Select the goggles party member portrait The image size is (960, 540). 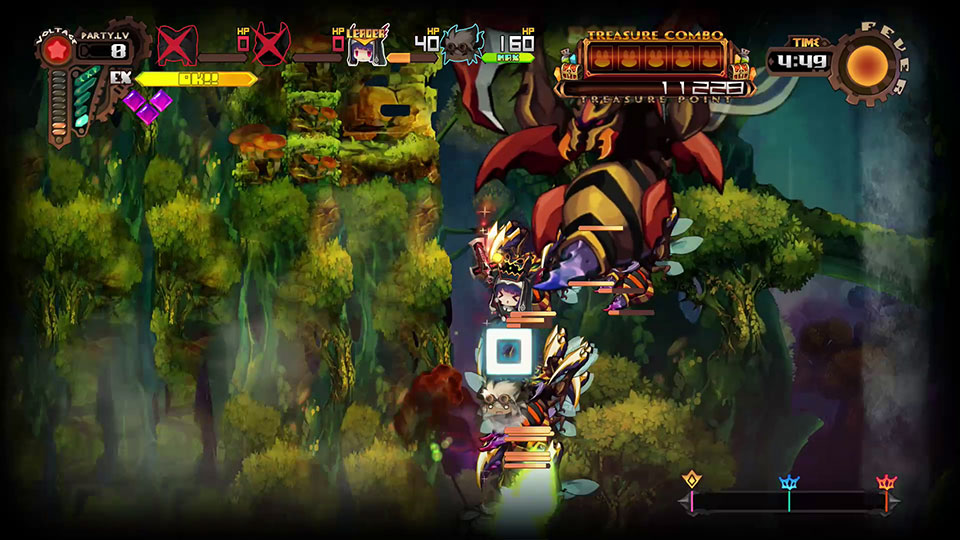[461, 46]
